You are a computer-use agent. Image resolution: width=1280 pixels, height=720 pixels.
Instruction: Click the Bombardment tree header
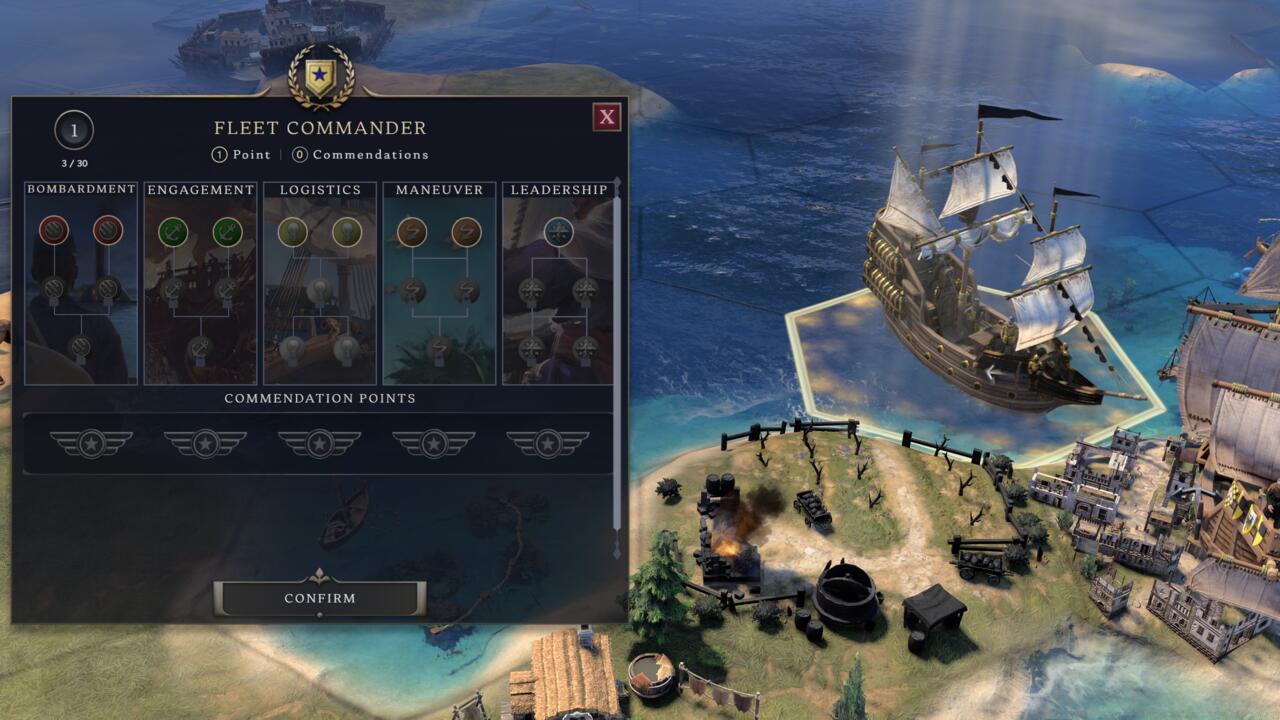80,188
